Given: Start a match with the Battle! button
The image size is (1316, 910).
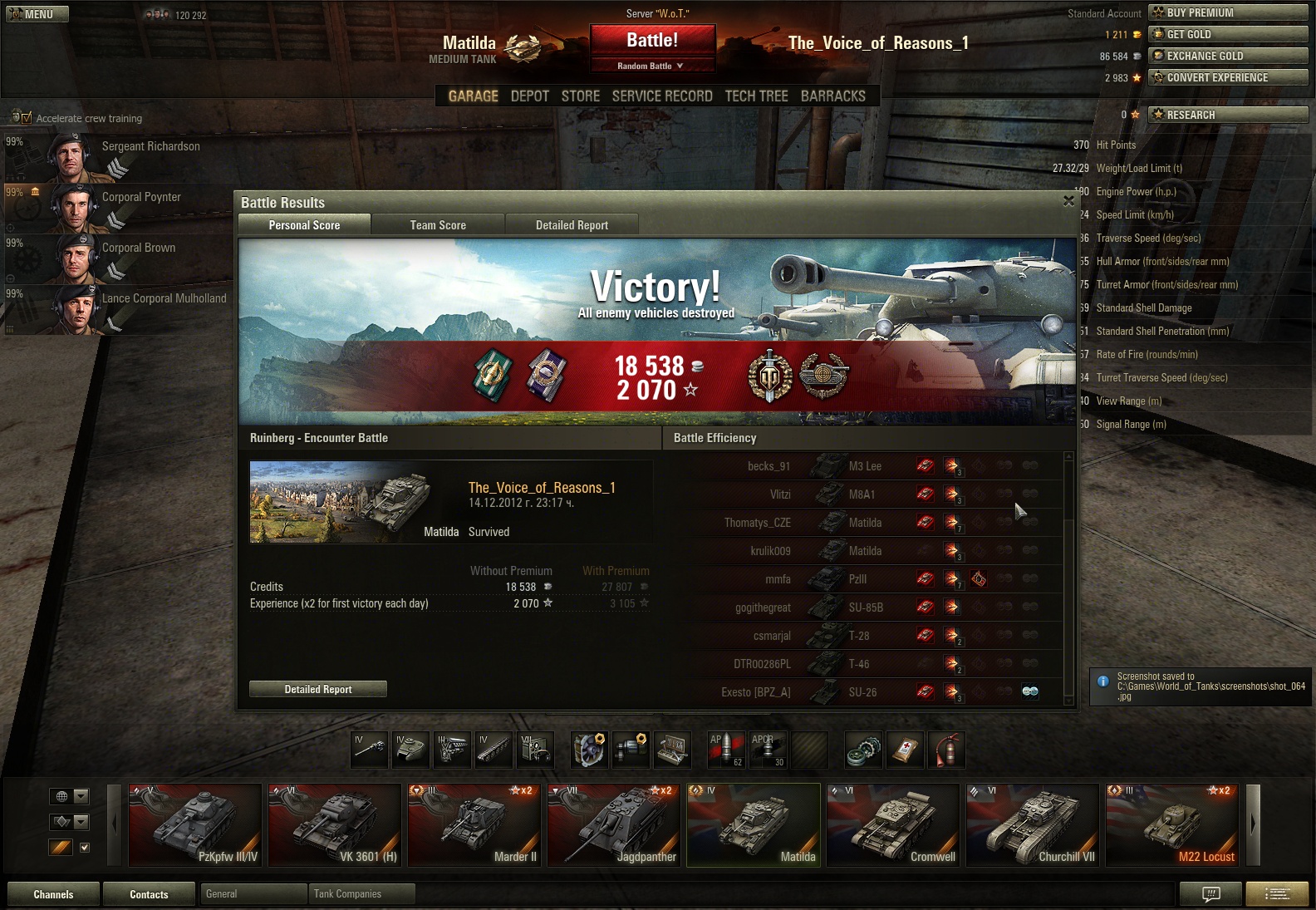Looking at the screenshot, I should (x=652, y=40).
